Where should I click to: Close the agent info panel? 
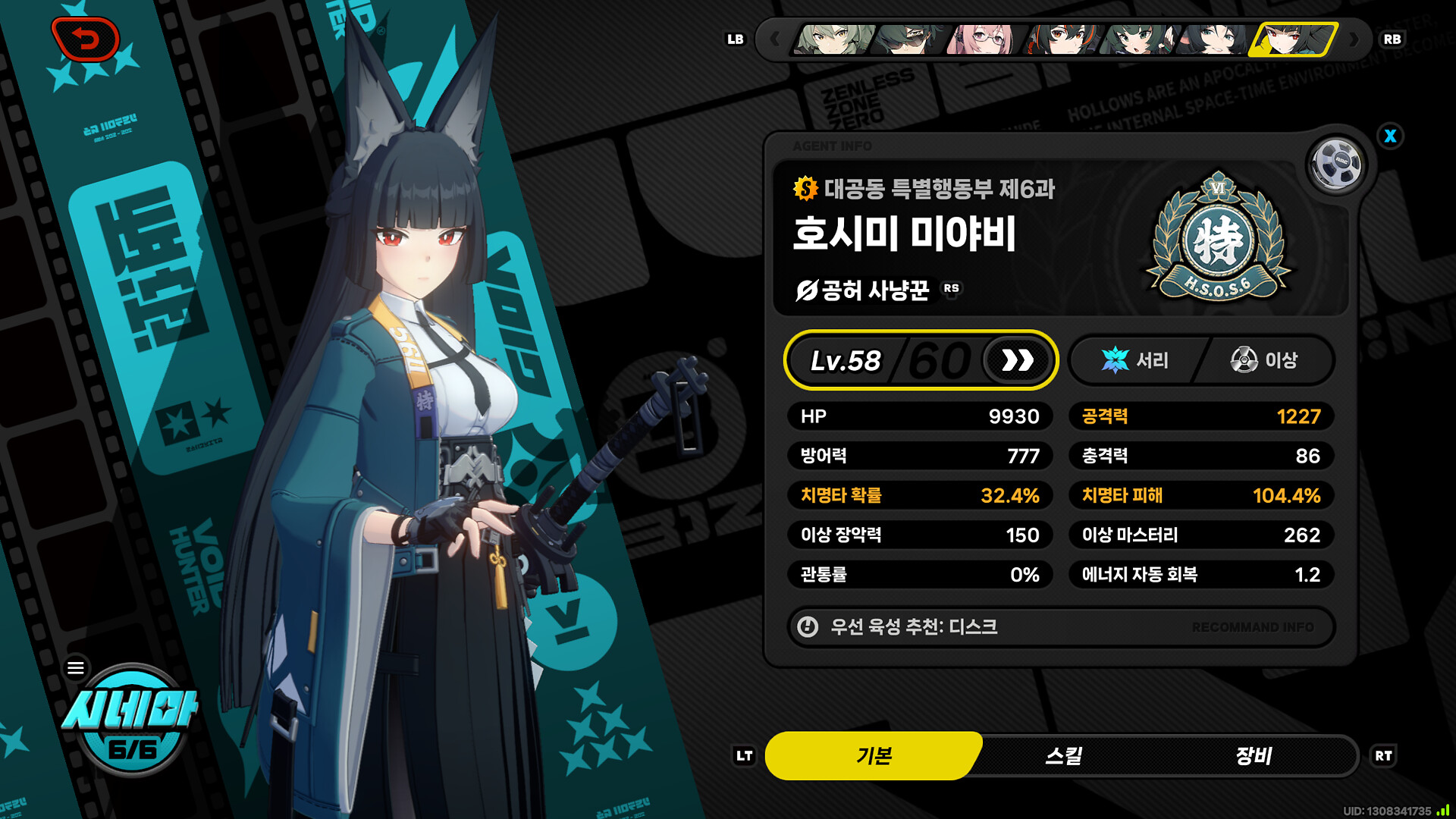[1390, 136]
